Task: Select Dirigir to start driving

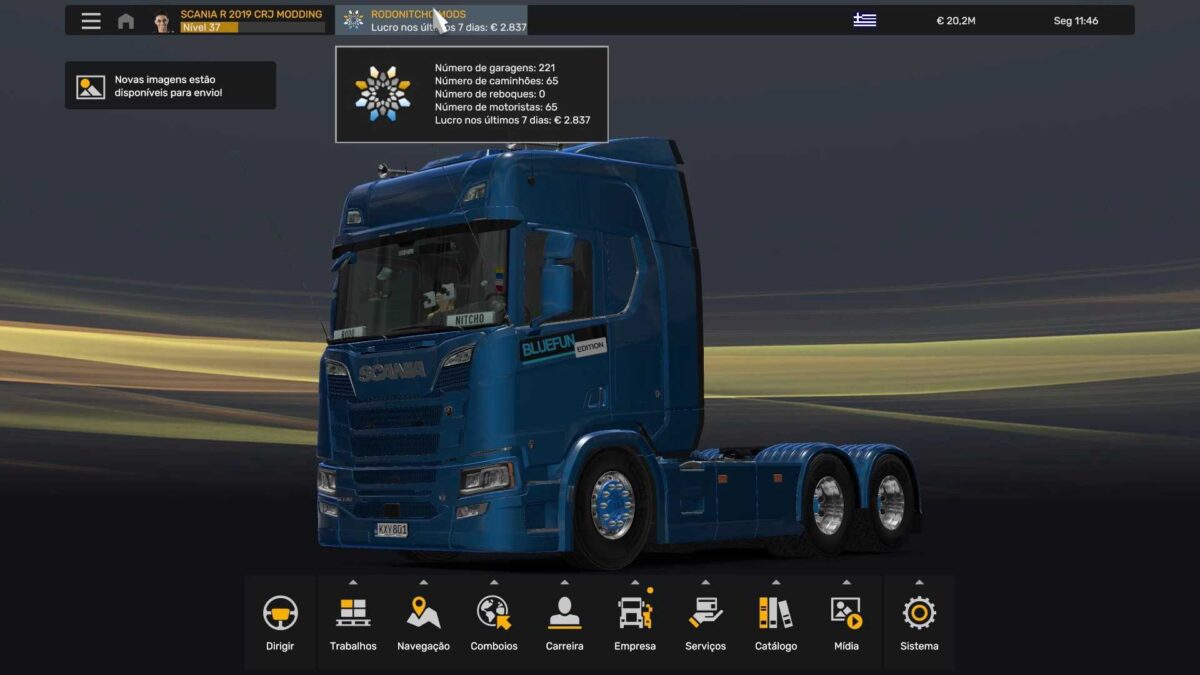Action: (x=280, y=622)
